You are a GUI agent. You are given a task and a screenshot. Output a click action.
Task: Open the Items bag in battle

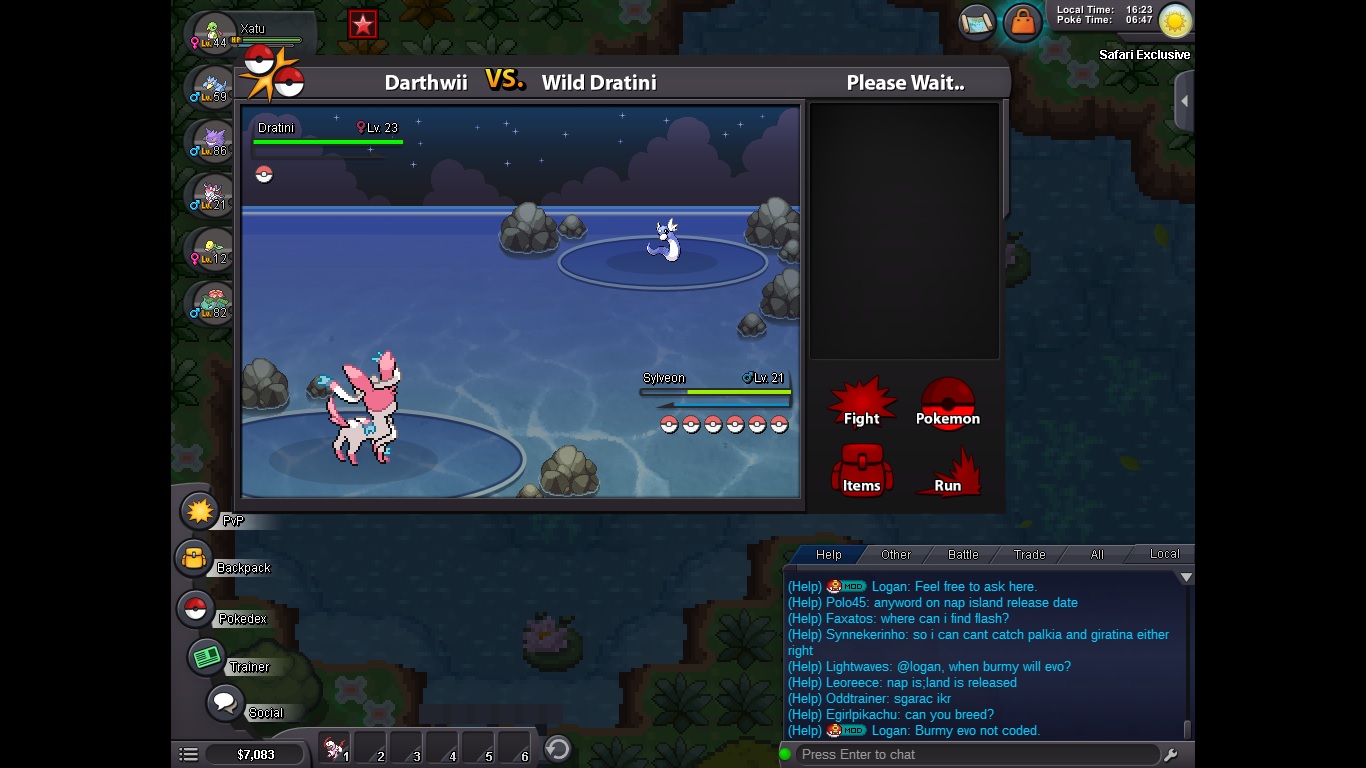click(x=861, y=471)
